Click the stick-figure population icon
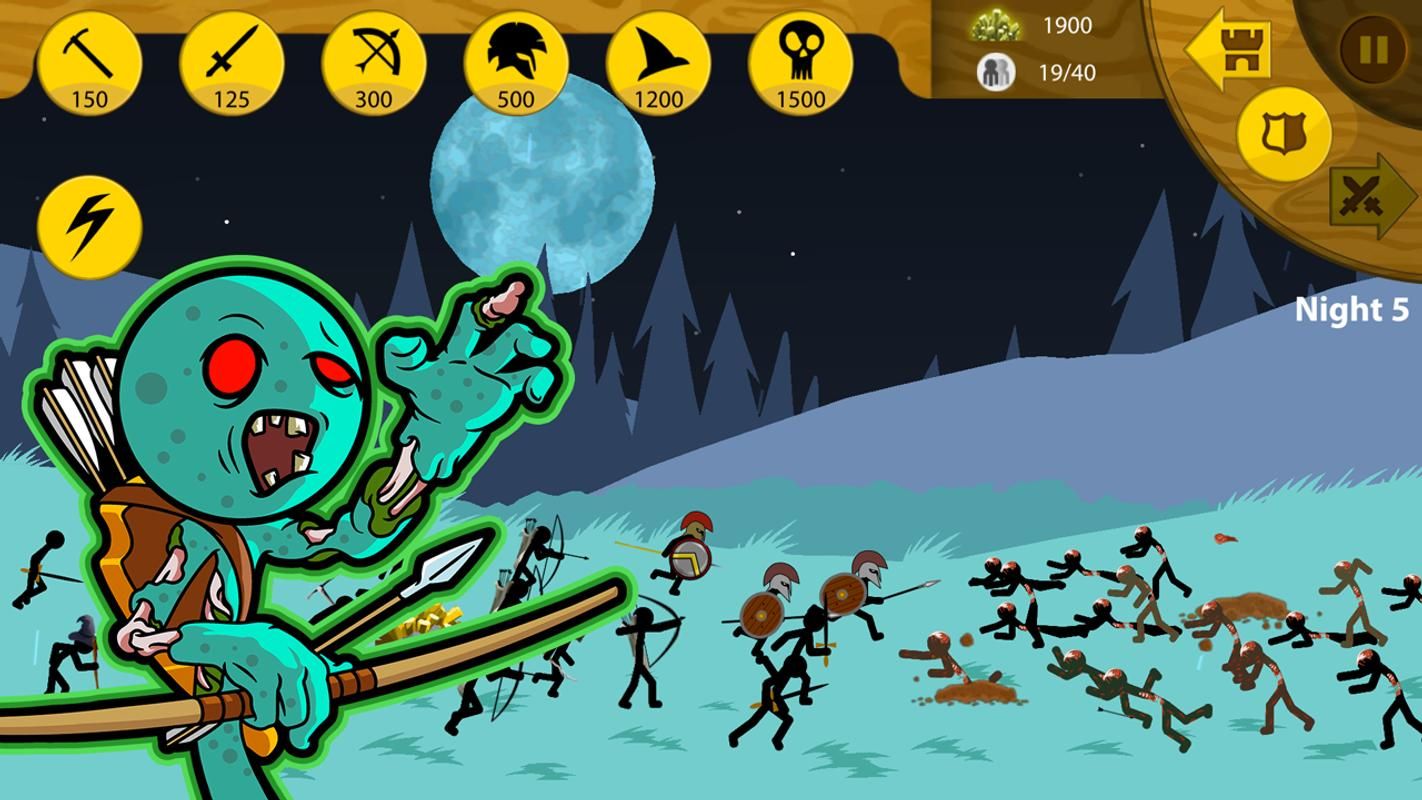 tap(994, 71)
